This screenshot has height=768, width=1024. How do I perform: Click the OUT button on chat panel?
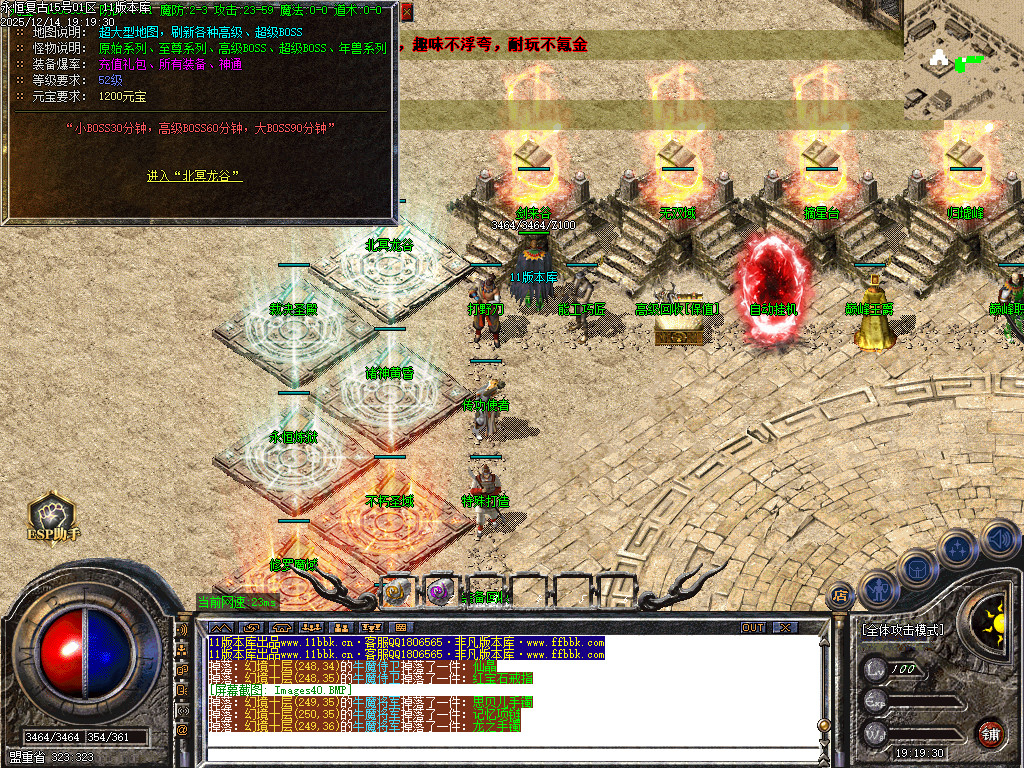[752, 627]
